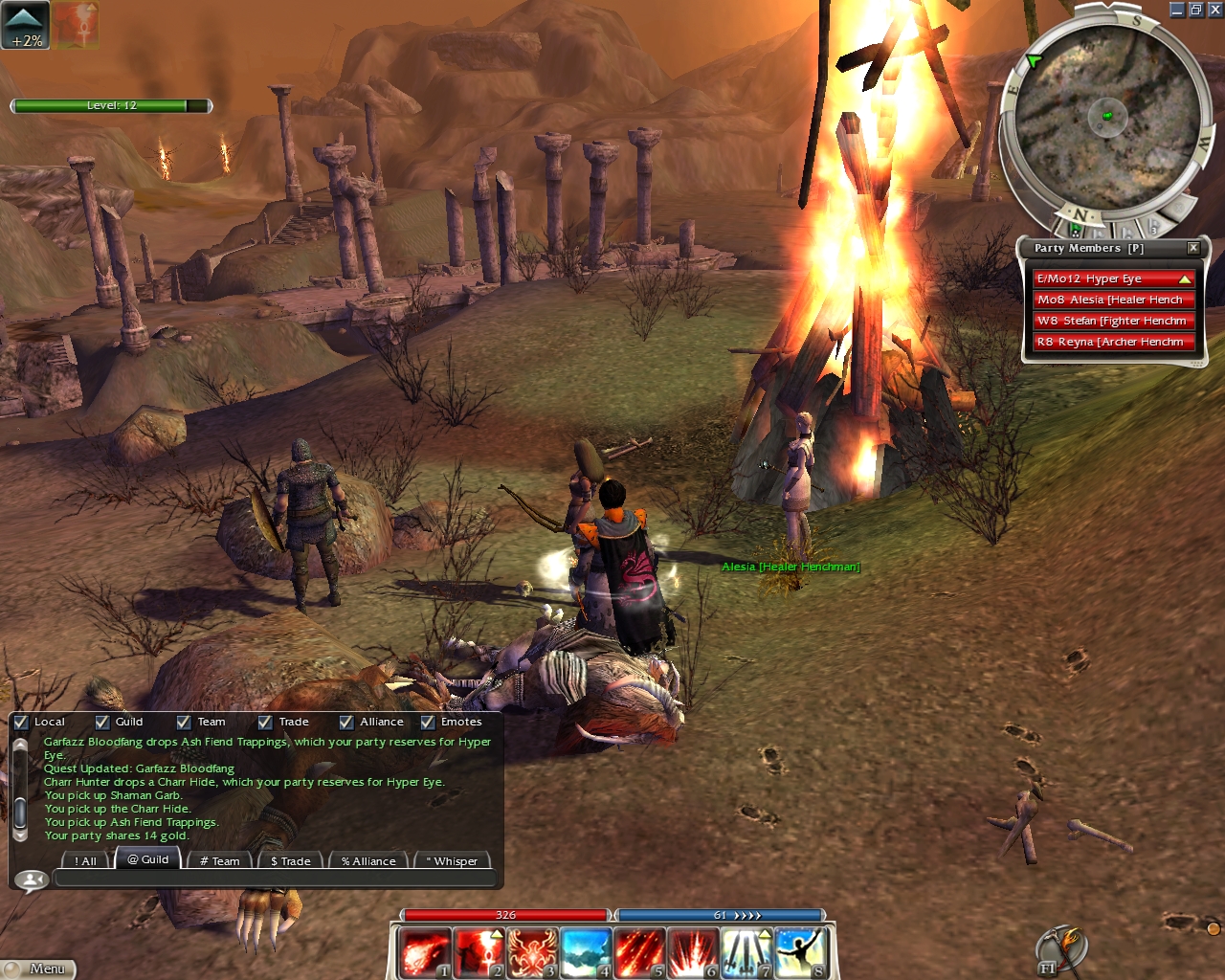The image size is (1225, 980).
Task: Close the Party Members window
Action: [x=1193, y=248]
